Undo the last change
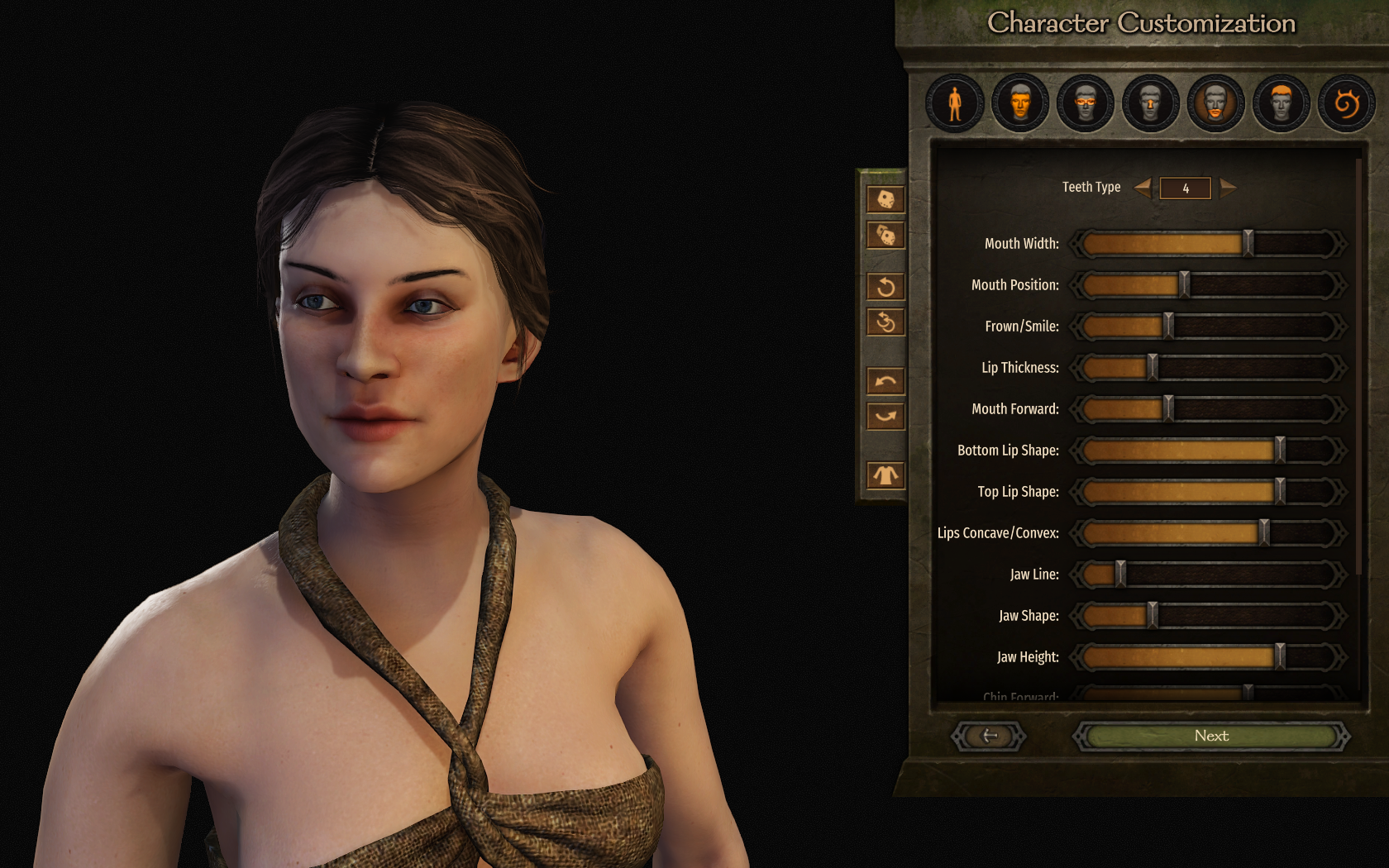 coord(885,381)
